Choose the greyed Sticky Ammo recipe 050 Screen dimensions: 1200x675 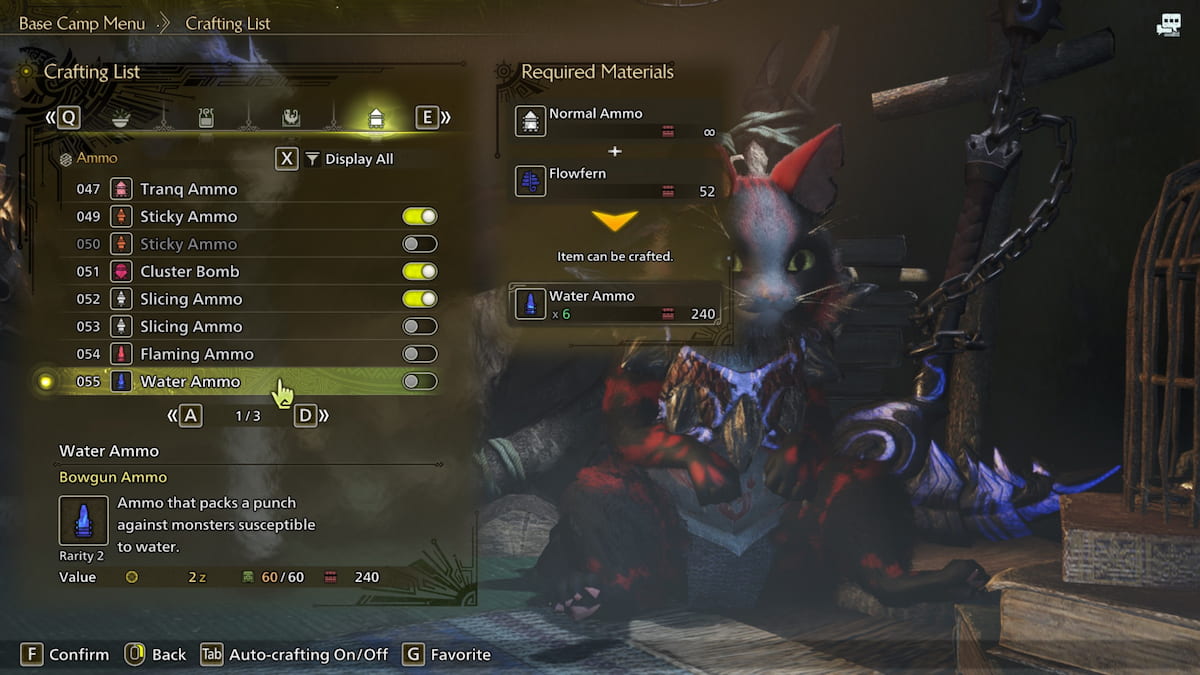click(x=189, y=244)
